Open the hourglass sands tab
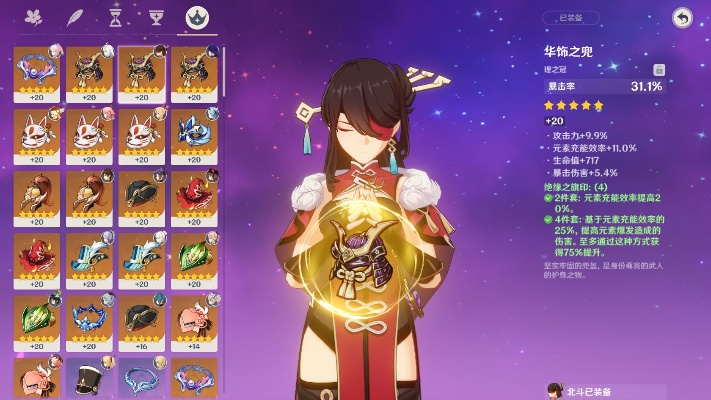This screenshot has height=400, width=711. tap(115, 17)
